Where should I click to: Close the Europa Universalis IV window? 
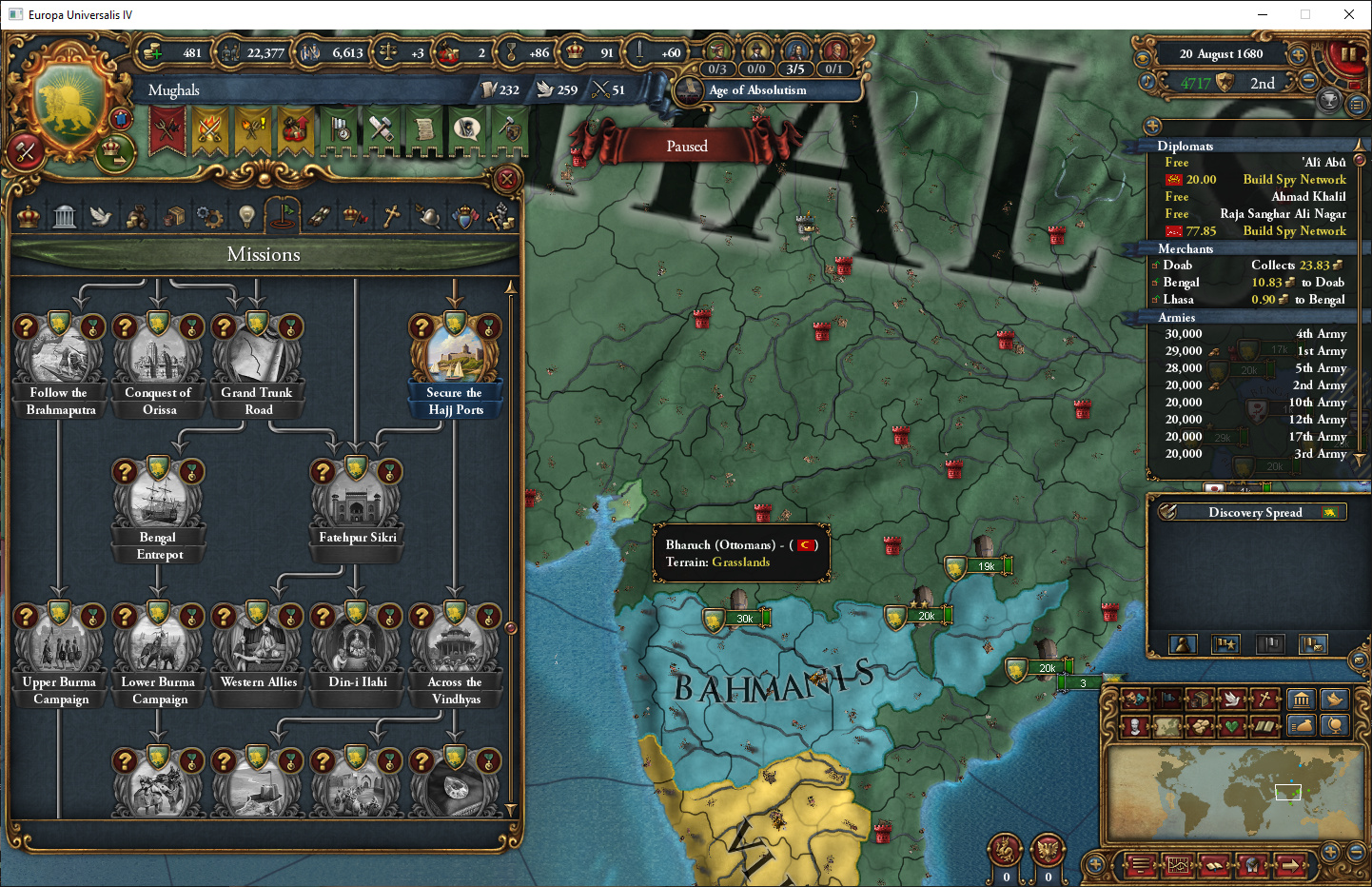pyautogui.click(x=1348, y=14)
